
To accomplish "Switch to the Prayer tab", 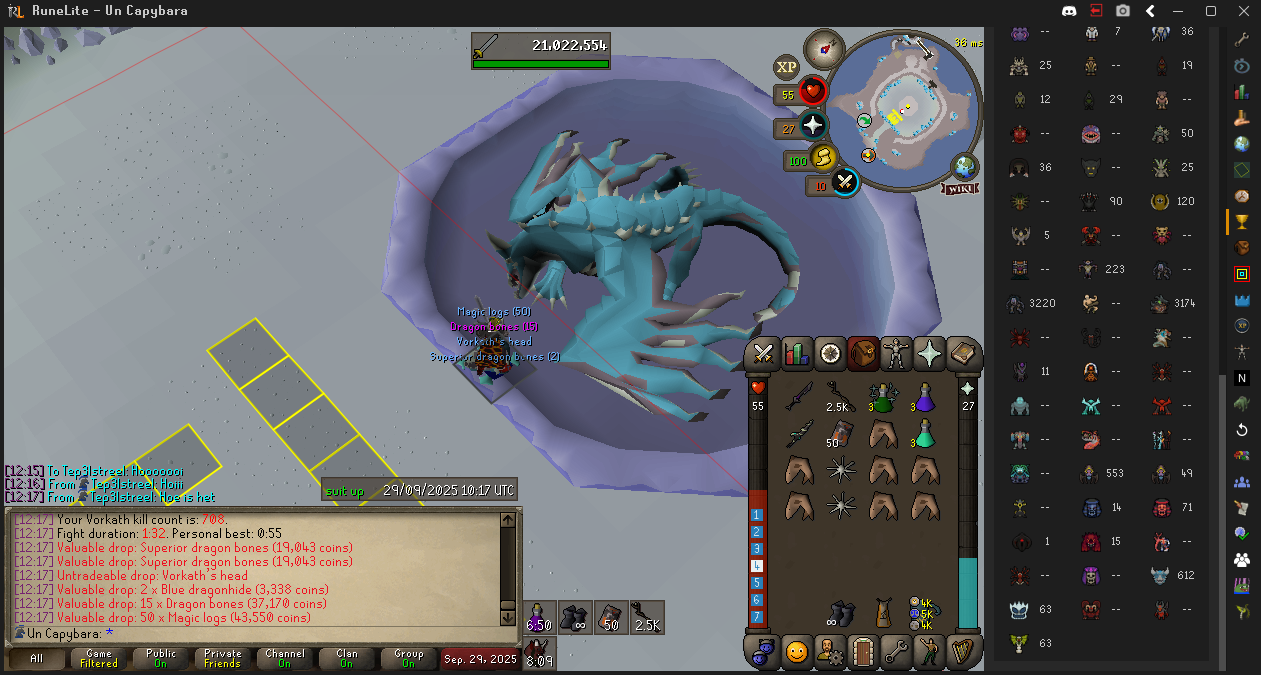I will 928,354.
